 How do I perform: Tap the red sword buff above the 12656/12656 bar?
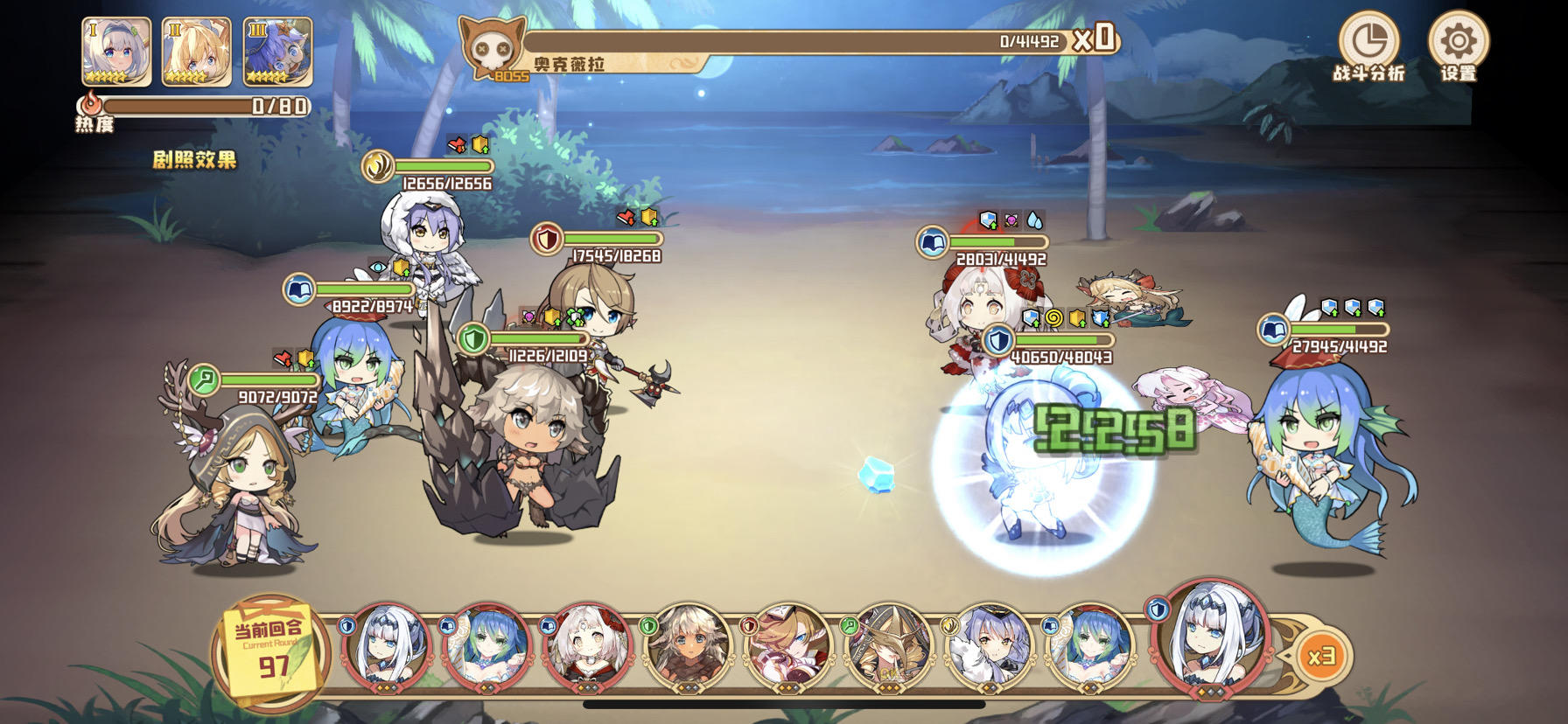[x=455, y=144]
